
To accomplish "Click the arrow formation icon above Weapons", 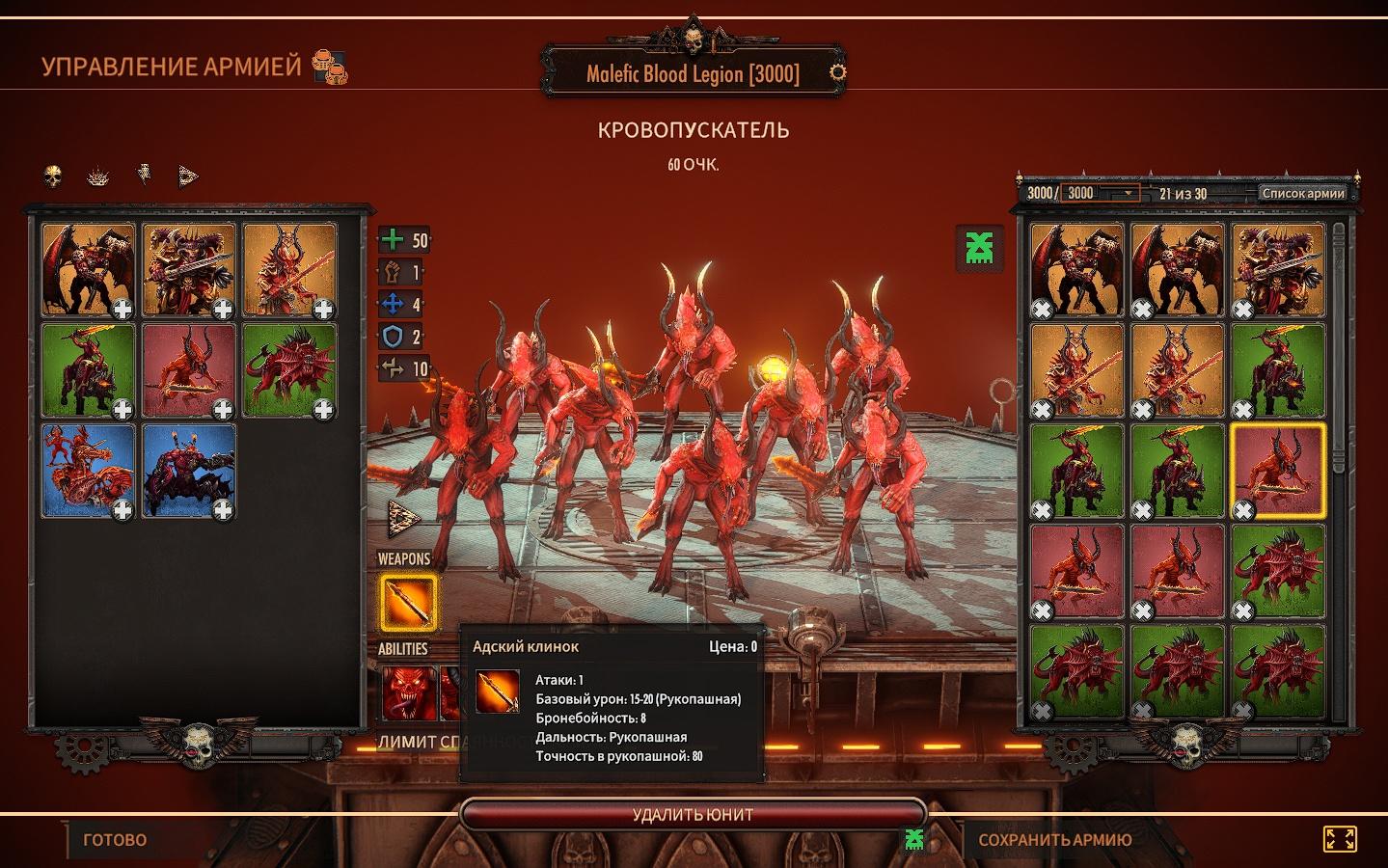I will coord(403,519).
